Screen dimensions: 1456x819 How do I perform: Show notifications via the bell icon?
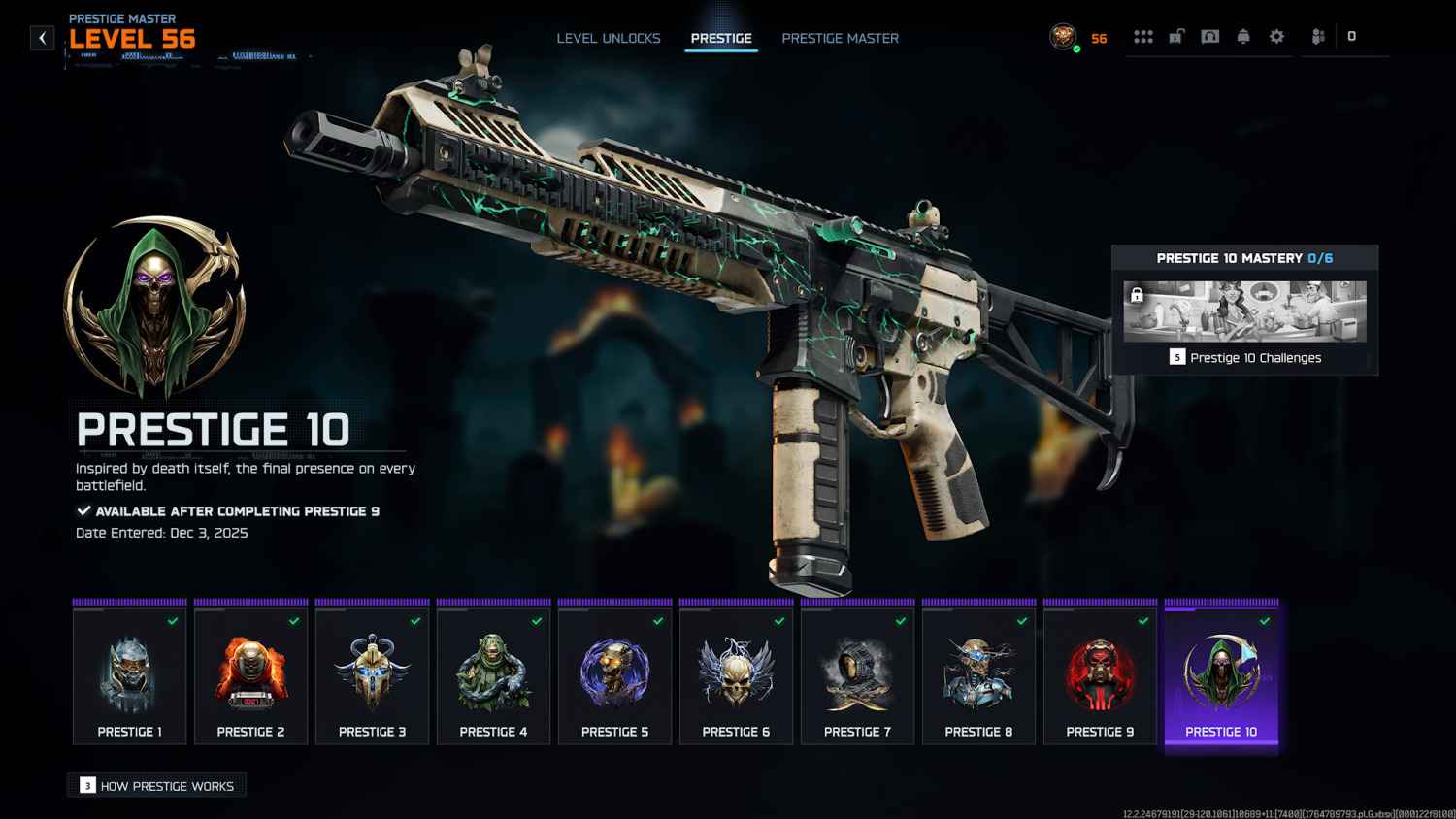coord(1243,37)
